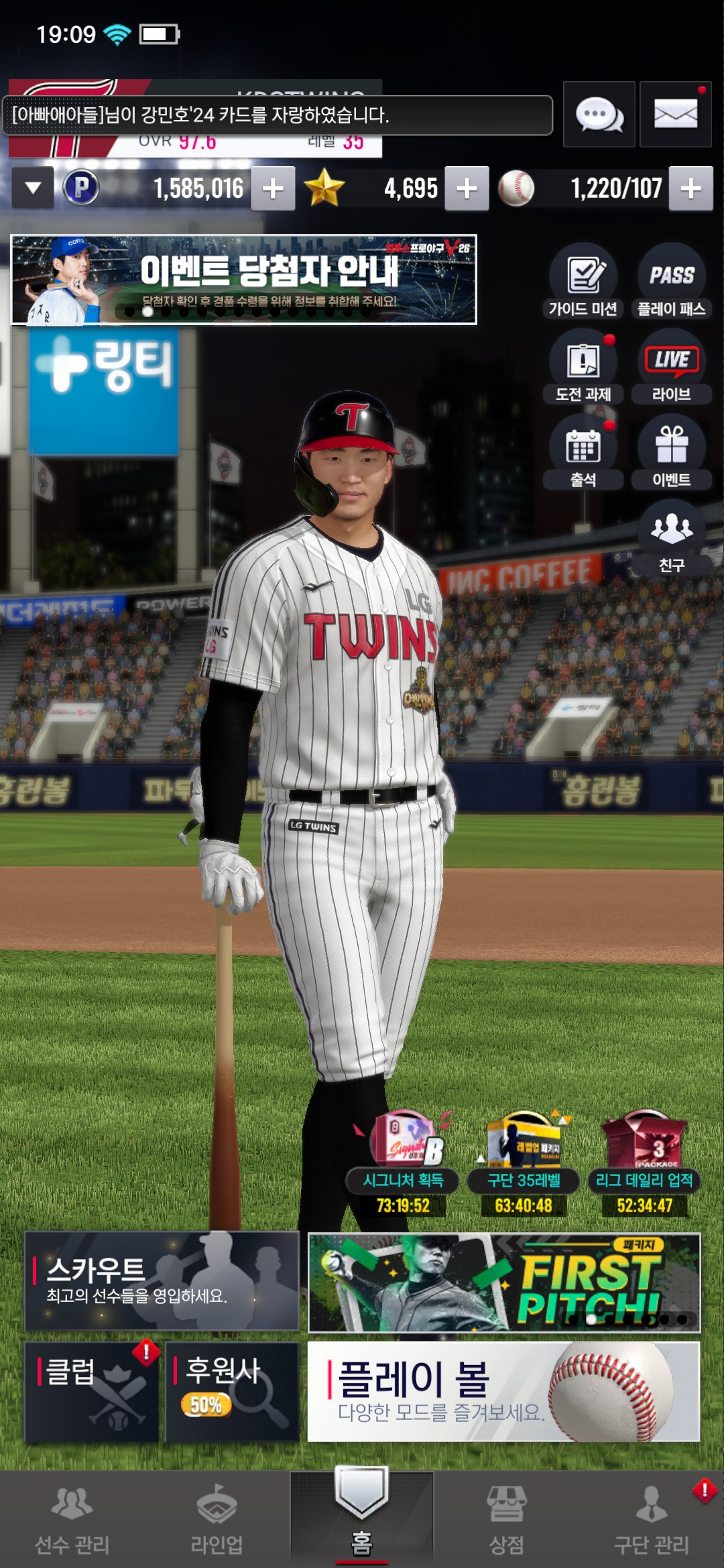
Task: Open 가이드 미션 guide missions
Action: tap(583, 281)
